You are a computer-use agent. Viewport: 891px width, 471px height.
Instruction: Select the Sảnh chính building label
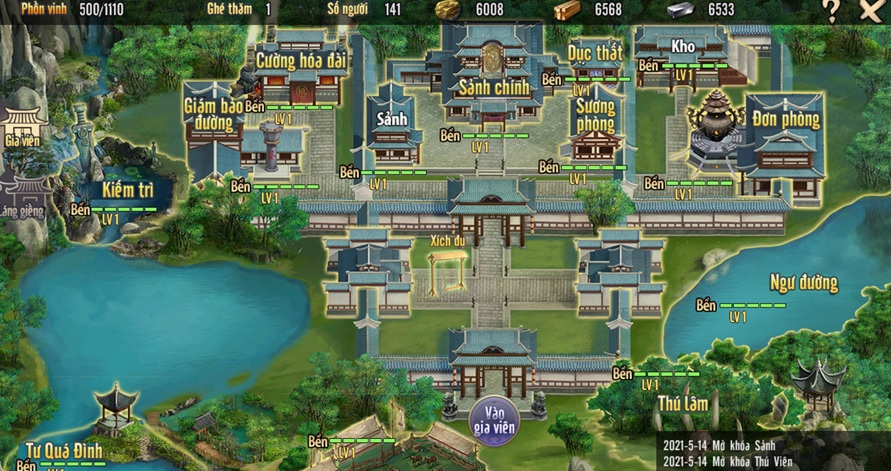coord(492,87)
